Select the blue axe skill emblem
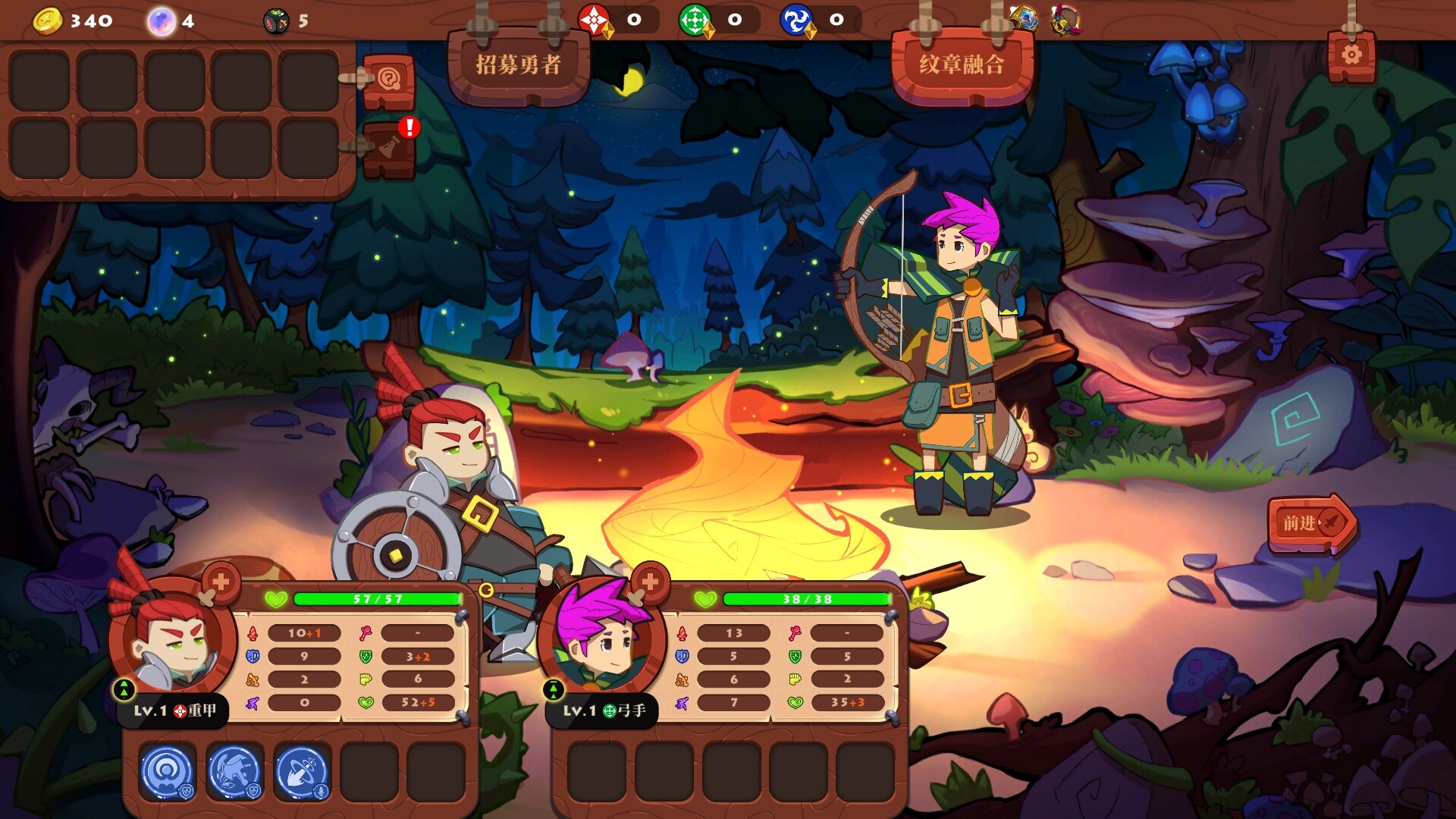The width and height of the screenshot is (1456, 819). (234, 771)
